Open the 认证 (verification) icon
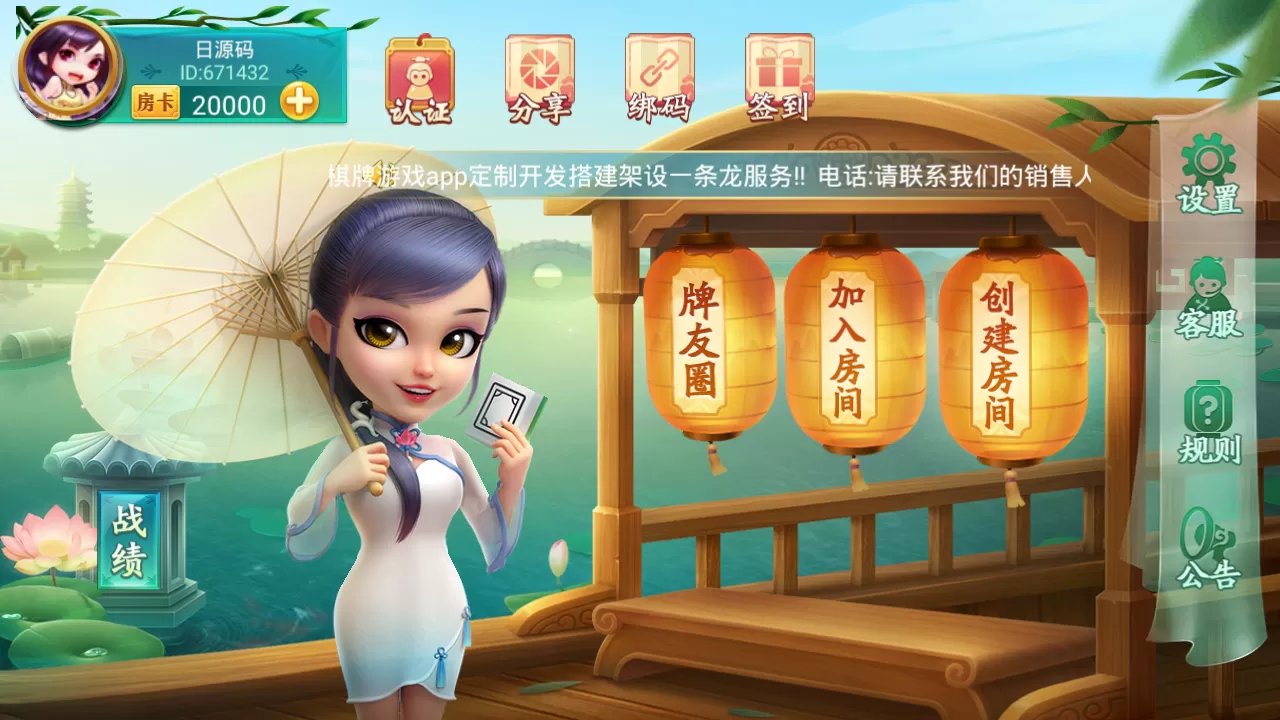The height and width of the screenshot is (720, 1280). pyautogui.click(x=420, y=75)
